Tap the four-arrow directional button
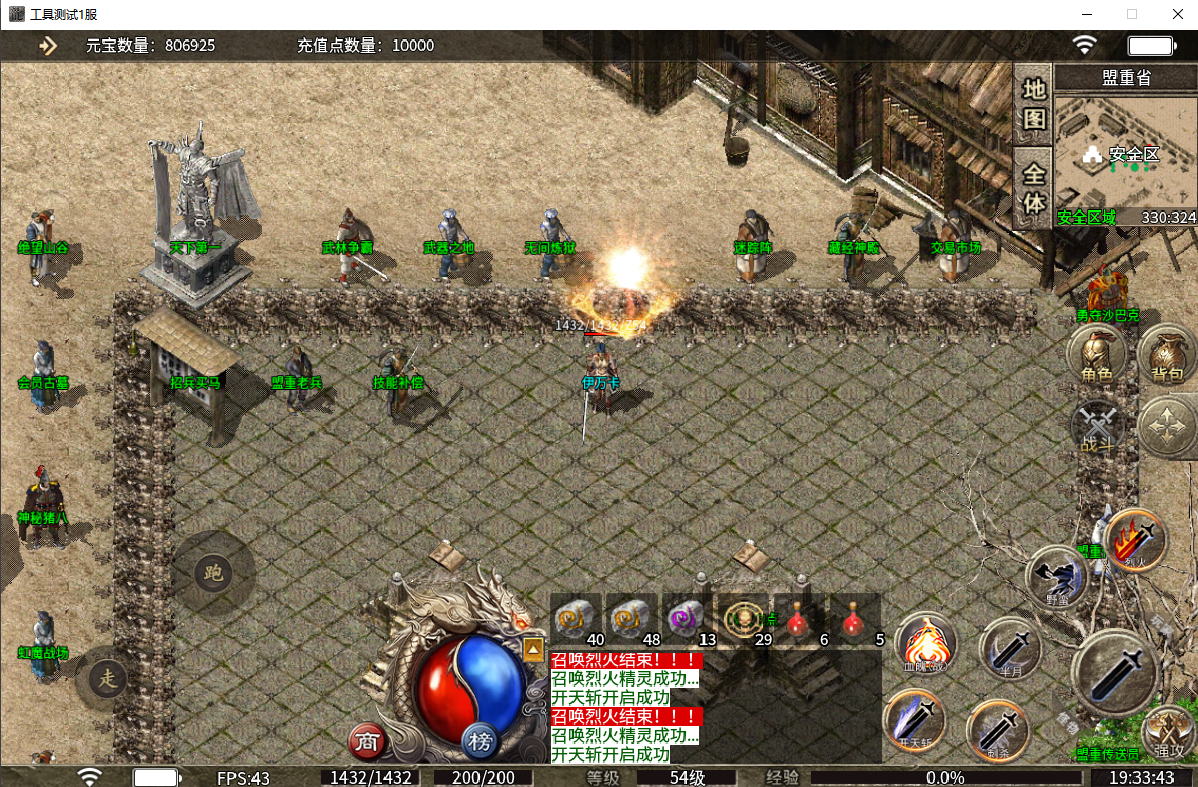 point(1167,428)
